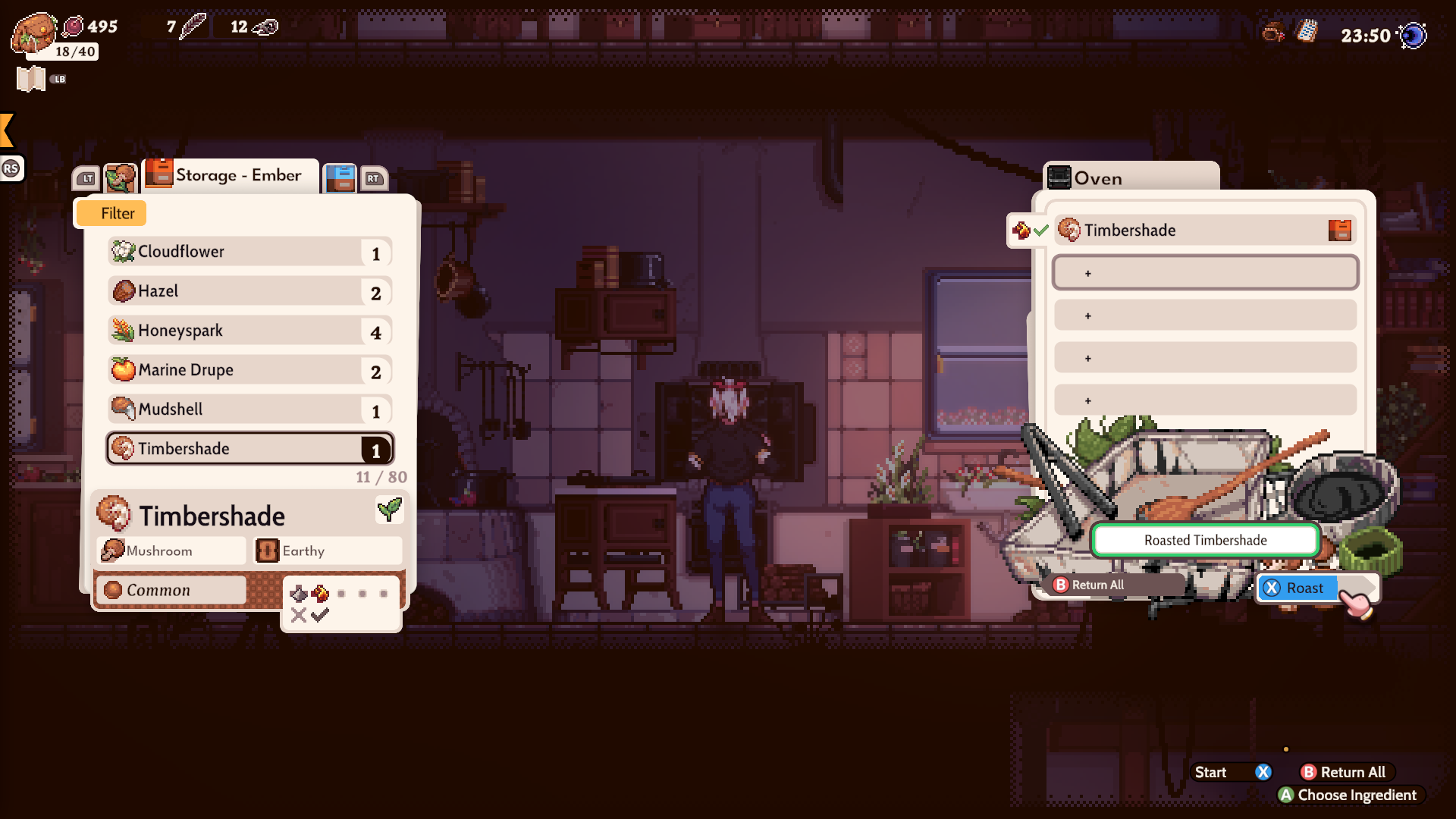Image resolution: width=1456 pixels, height=819 pixels.
Task: Open the Filter options
Action: 110,213
